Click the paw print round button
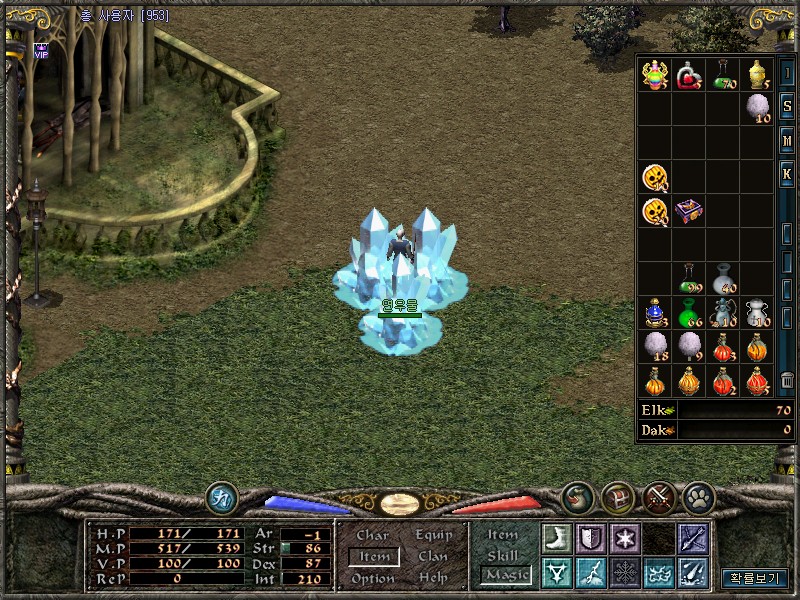The width and height of the screenshot is (800, 600). click(x=698, y=496)
